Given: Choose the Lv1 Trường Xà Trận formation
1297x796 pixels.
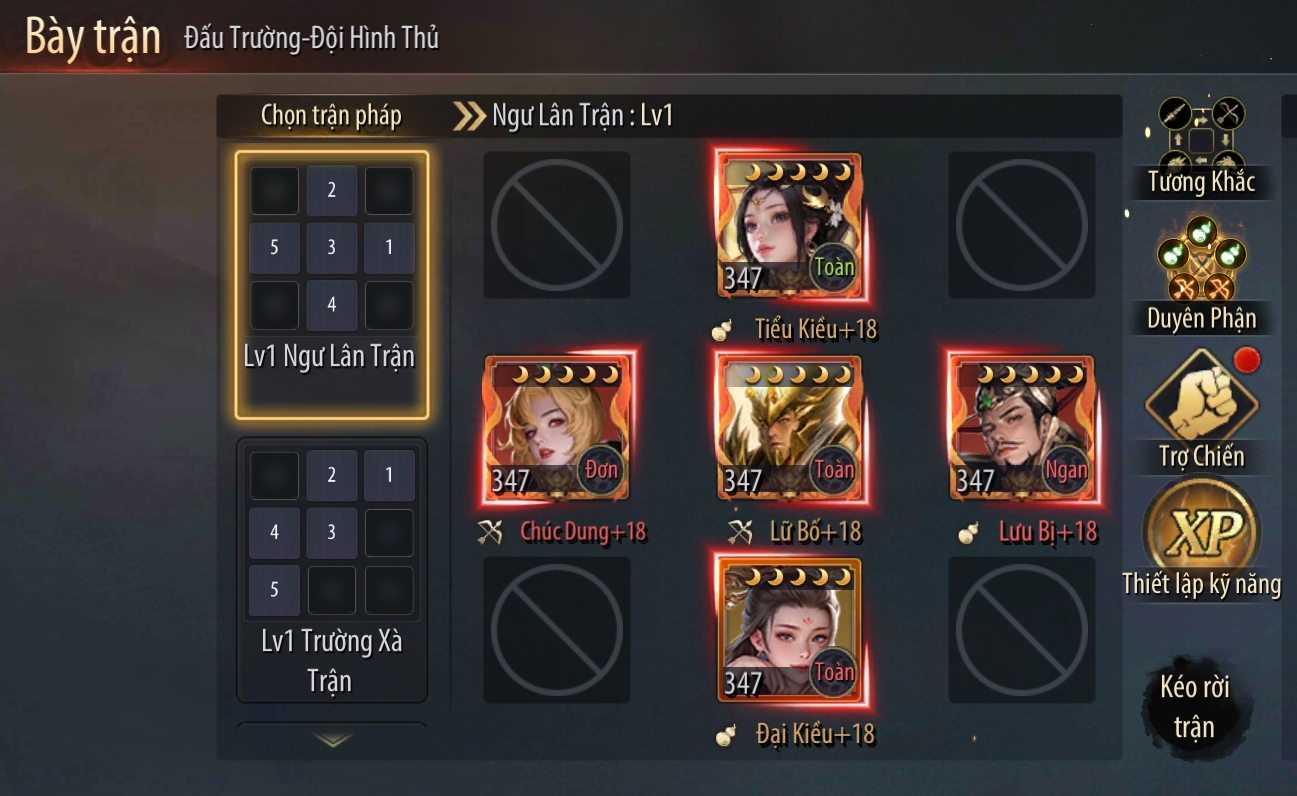Looking at the screenshot, I should pos(331,570).
